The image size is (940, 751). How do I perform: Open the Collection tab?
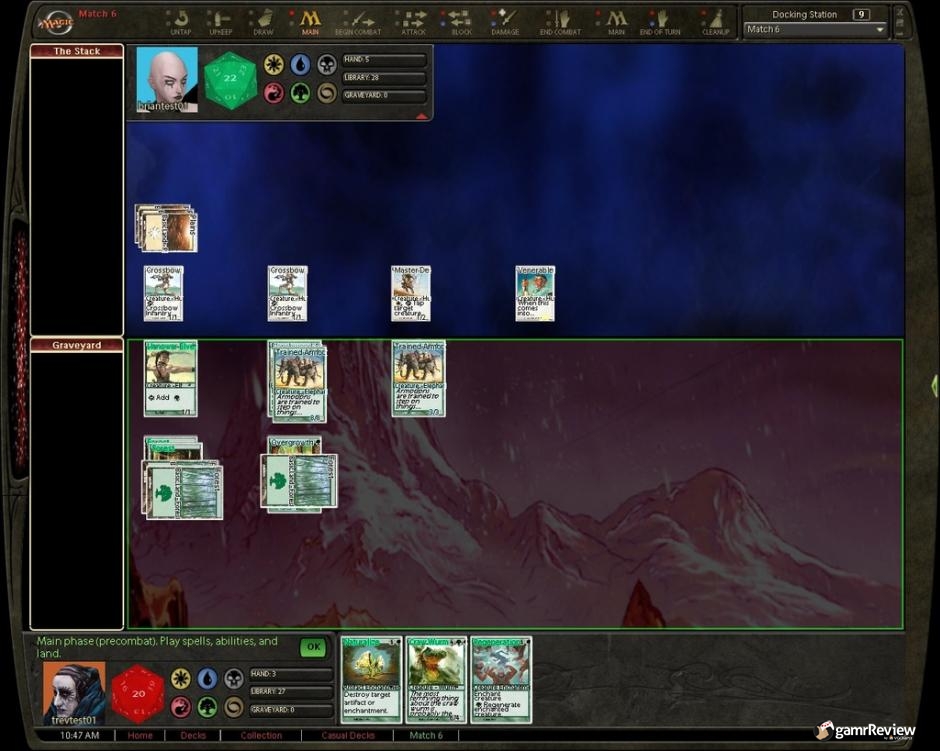coord(261,735)
